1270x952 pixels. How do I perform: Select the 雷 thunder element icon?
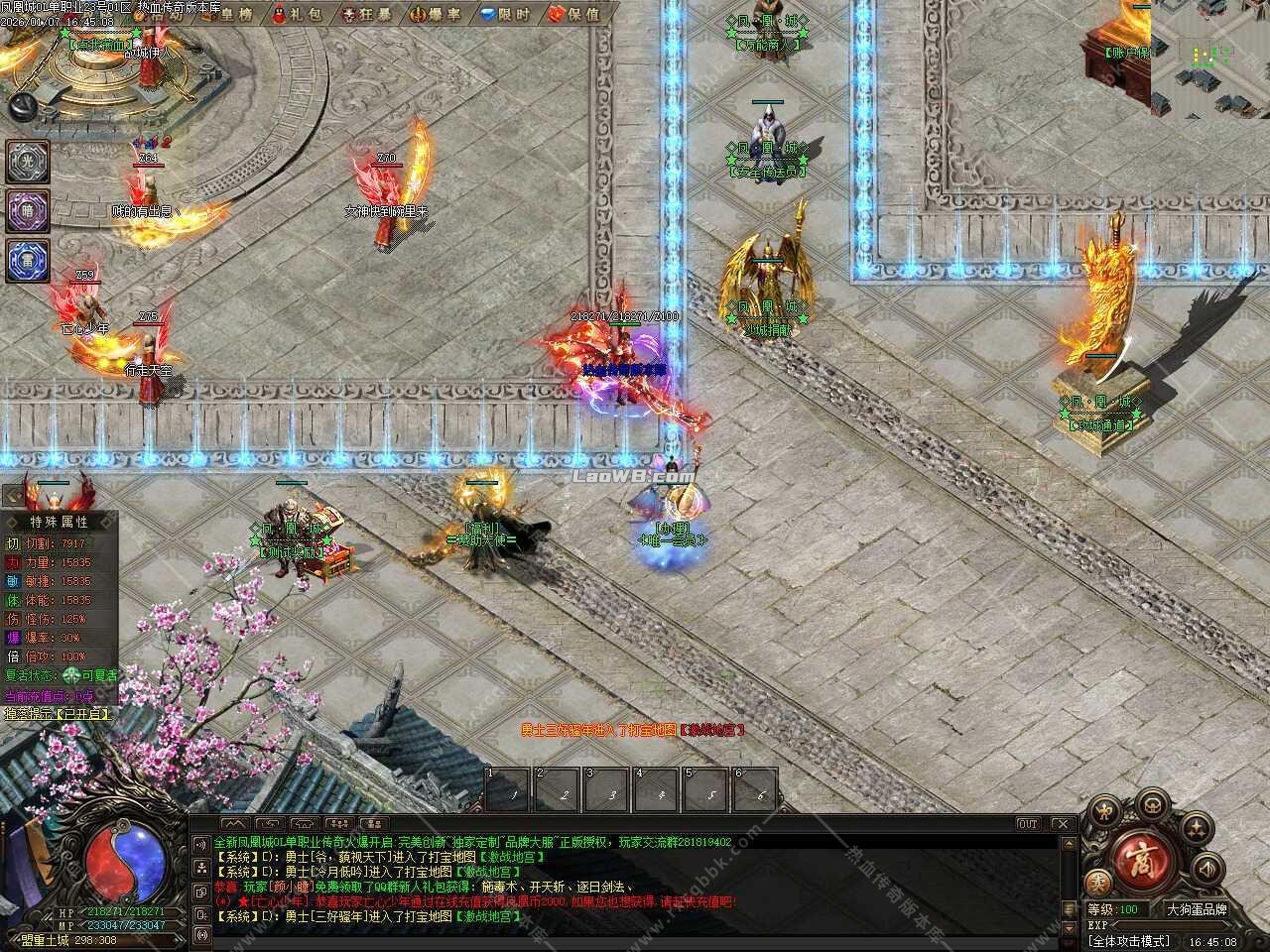(x=25, y=259)
